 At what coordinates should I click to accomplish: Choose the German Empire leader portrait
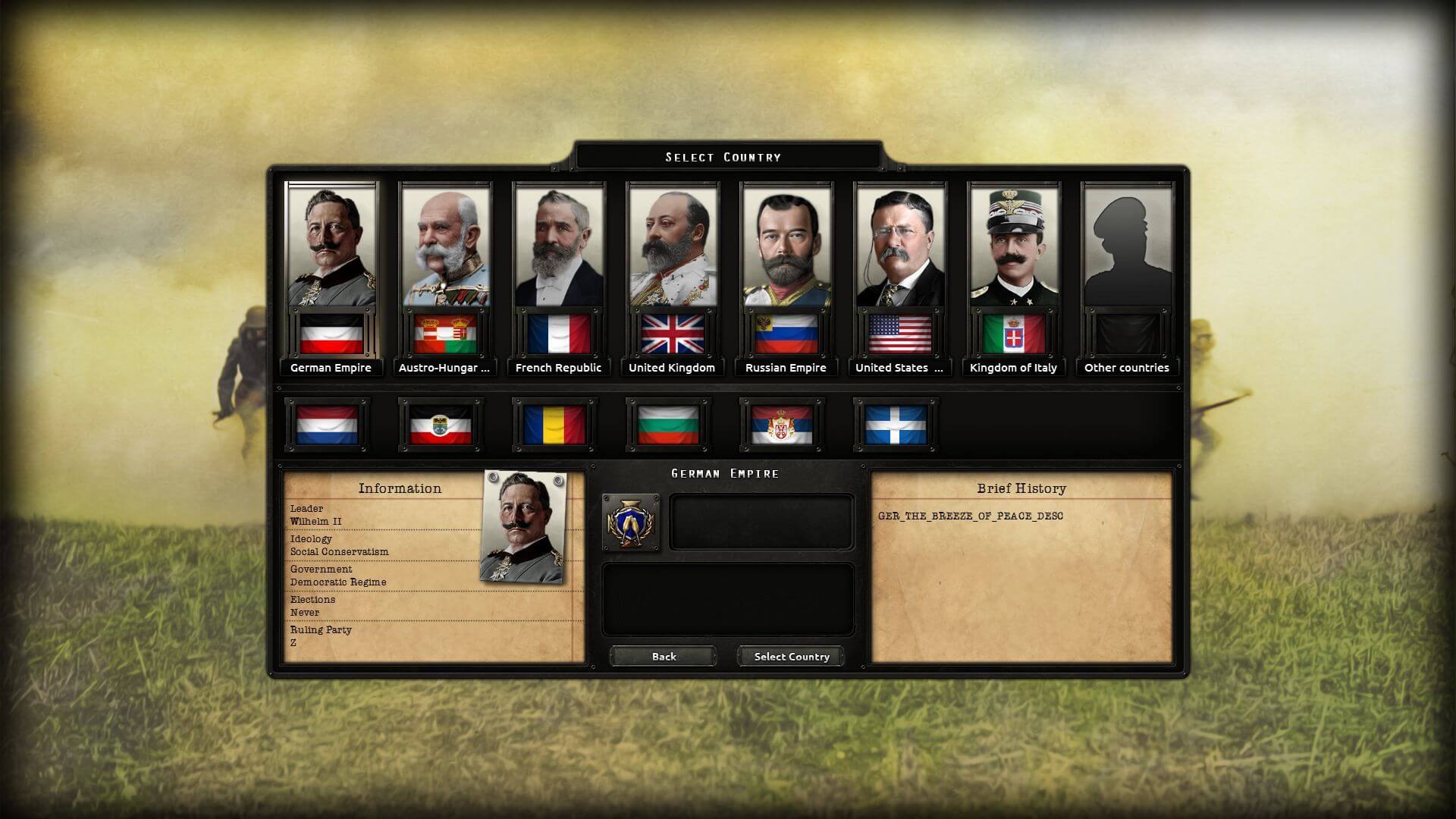coord(331,246)
